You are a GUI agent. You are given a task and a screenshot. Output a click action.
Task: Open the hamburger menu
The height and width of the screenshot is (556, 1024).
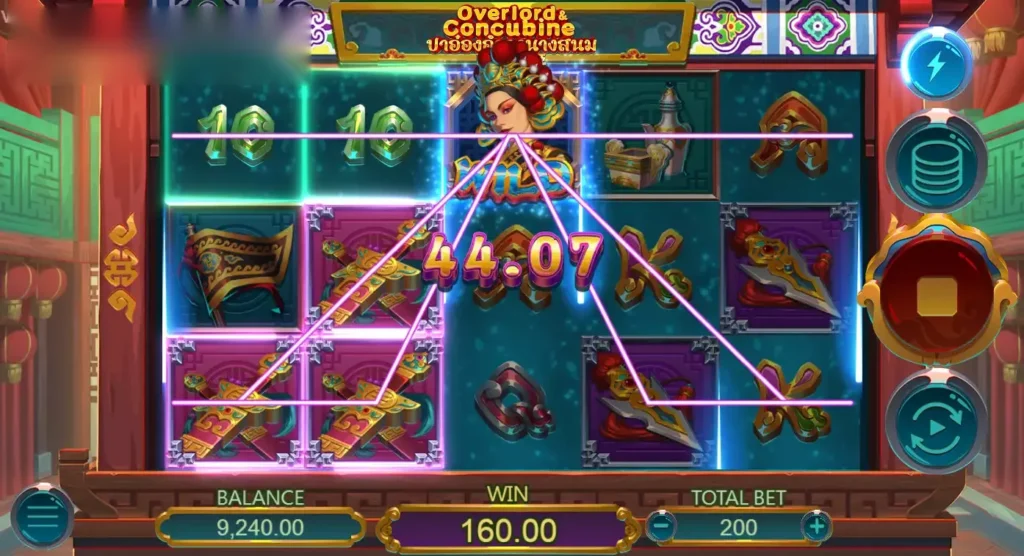[43, 517]
